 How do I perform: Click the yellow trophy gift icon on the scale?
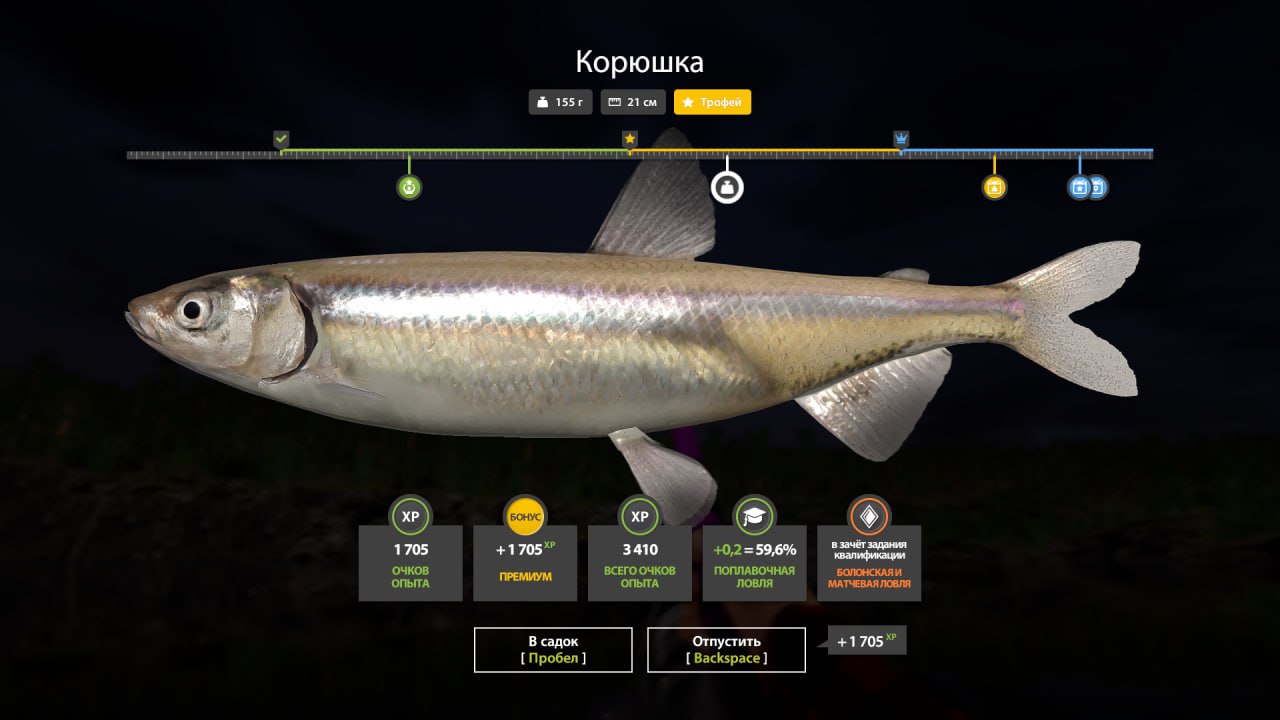pos(993,186)
